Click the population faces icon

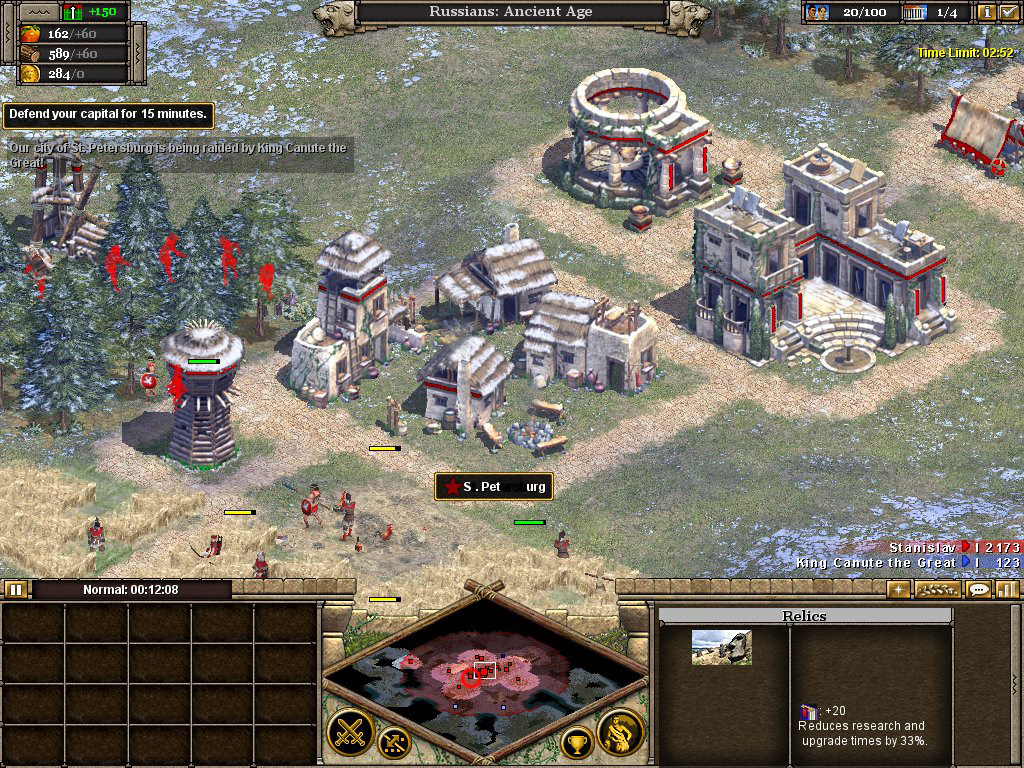(818, 12)
